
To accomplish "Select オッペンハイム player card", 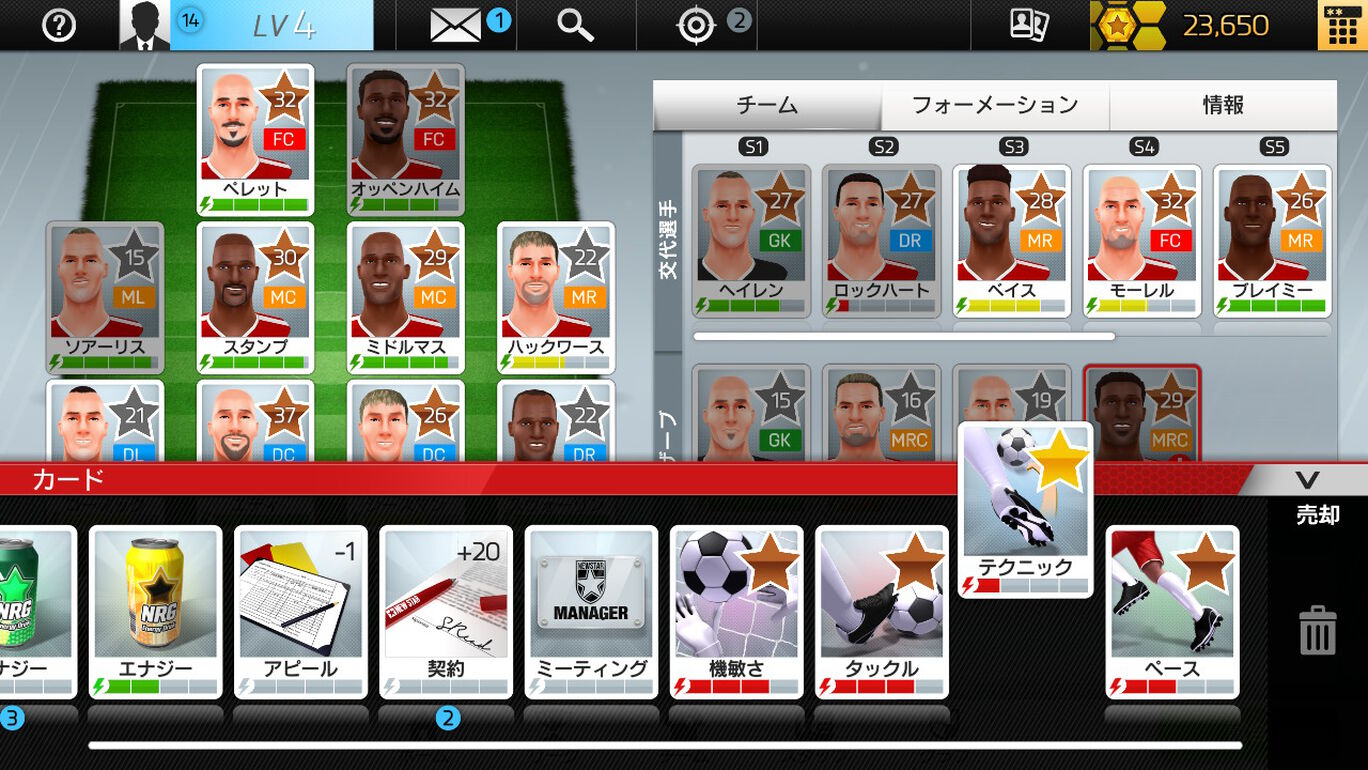I will coord(405,138).
